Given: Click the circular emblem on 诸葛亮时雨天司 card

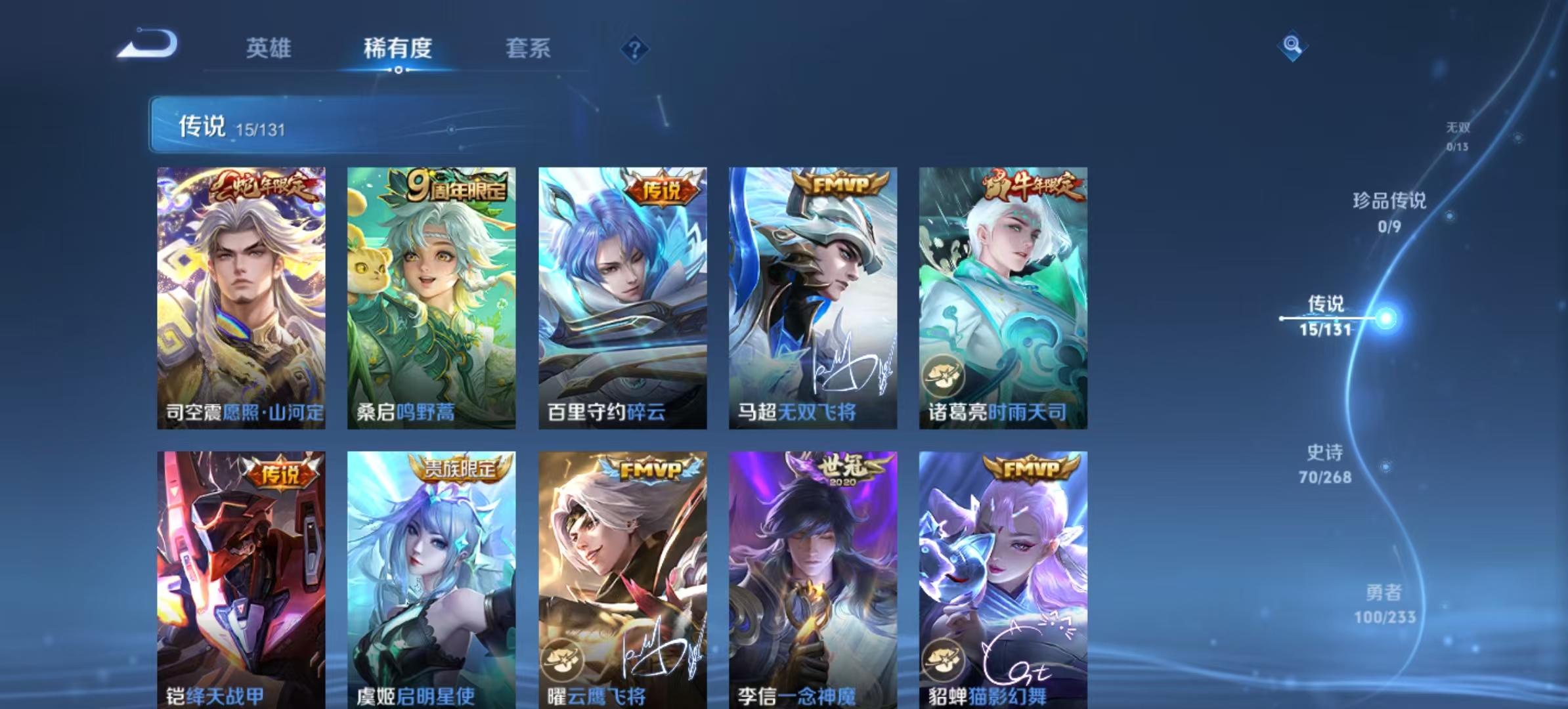Looking at the screenshot, I should coord(943,376).
